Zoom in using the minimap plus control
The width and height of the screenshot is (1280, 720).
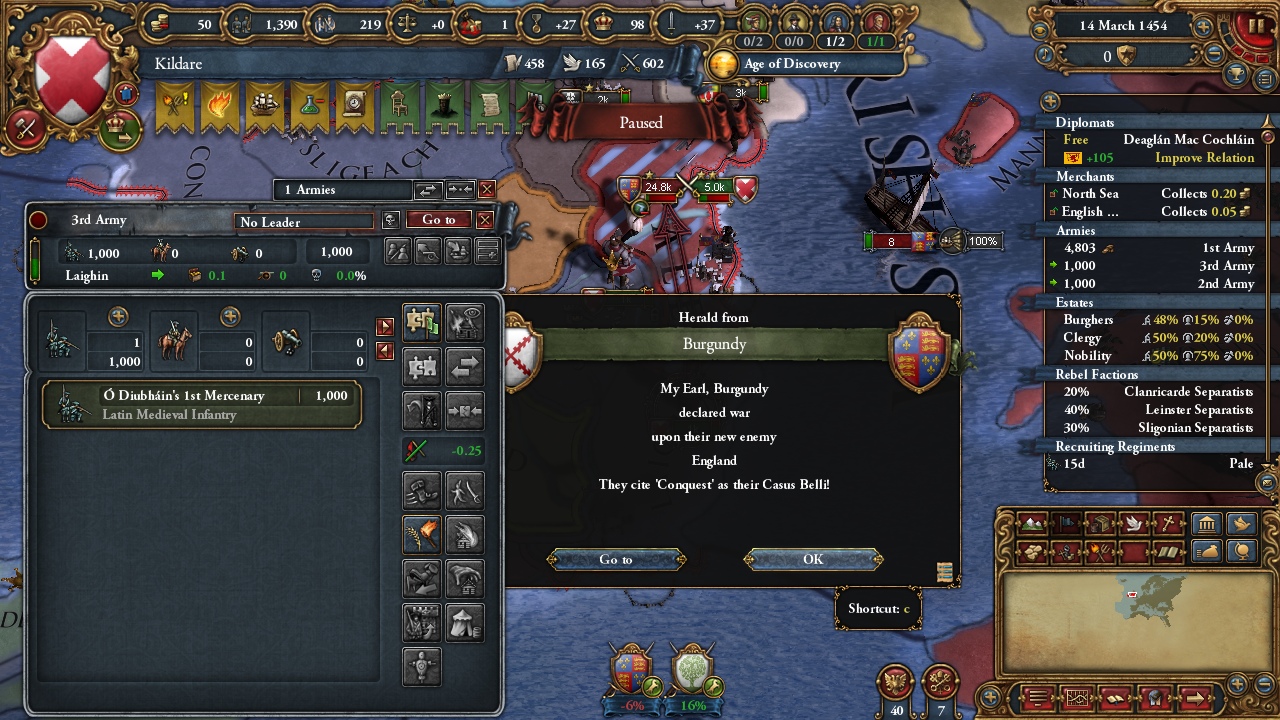coord(1237,684)
